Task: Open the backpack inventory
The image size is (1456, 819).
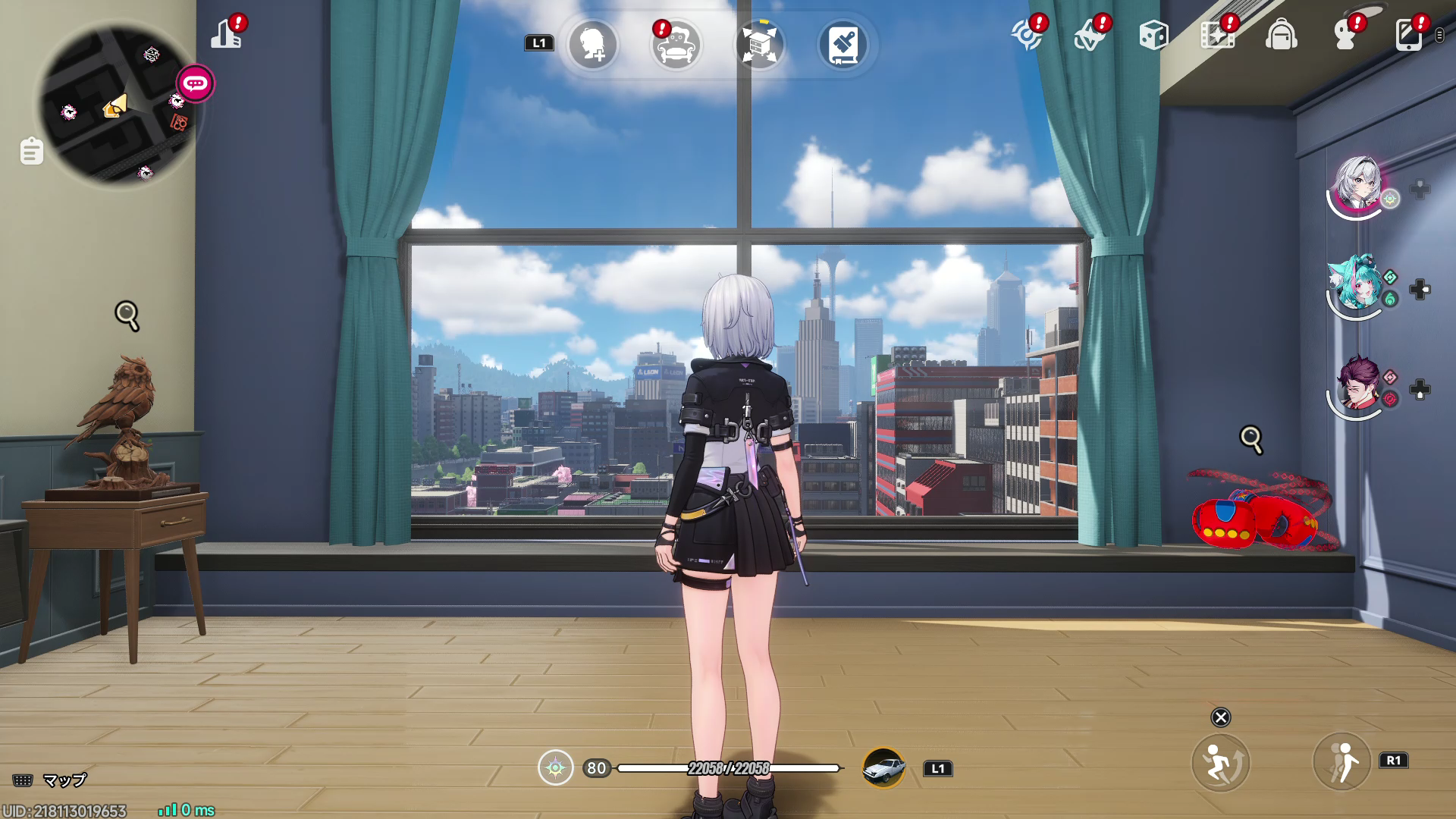Action: (1281, 35)
